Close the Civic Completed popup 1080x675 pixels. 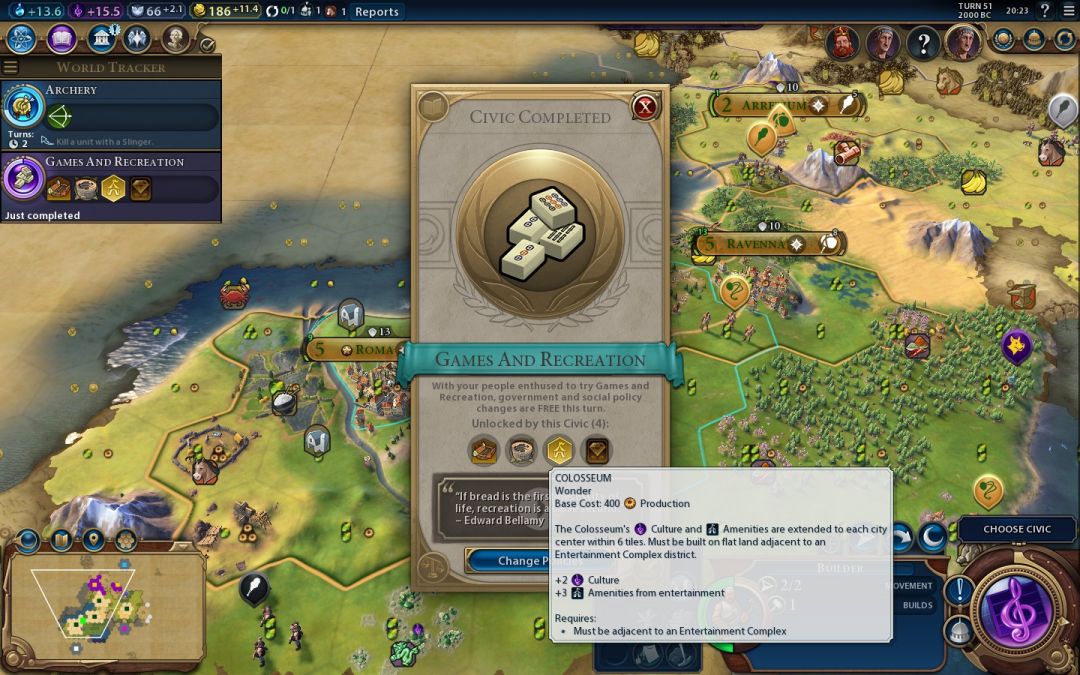tap(646, 106)
